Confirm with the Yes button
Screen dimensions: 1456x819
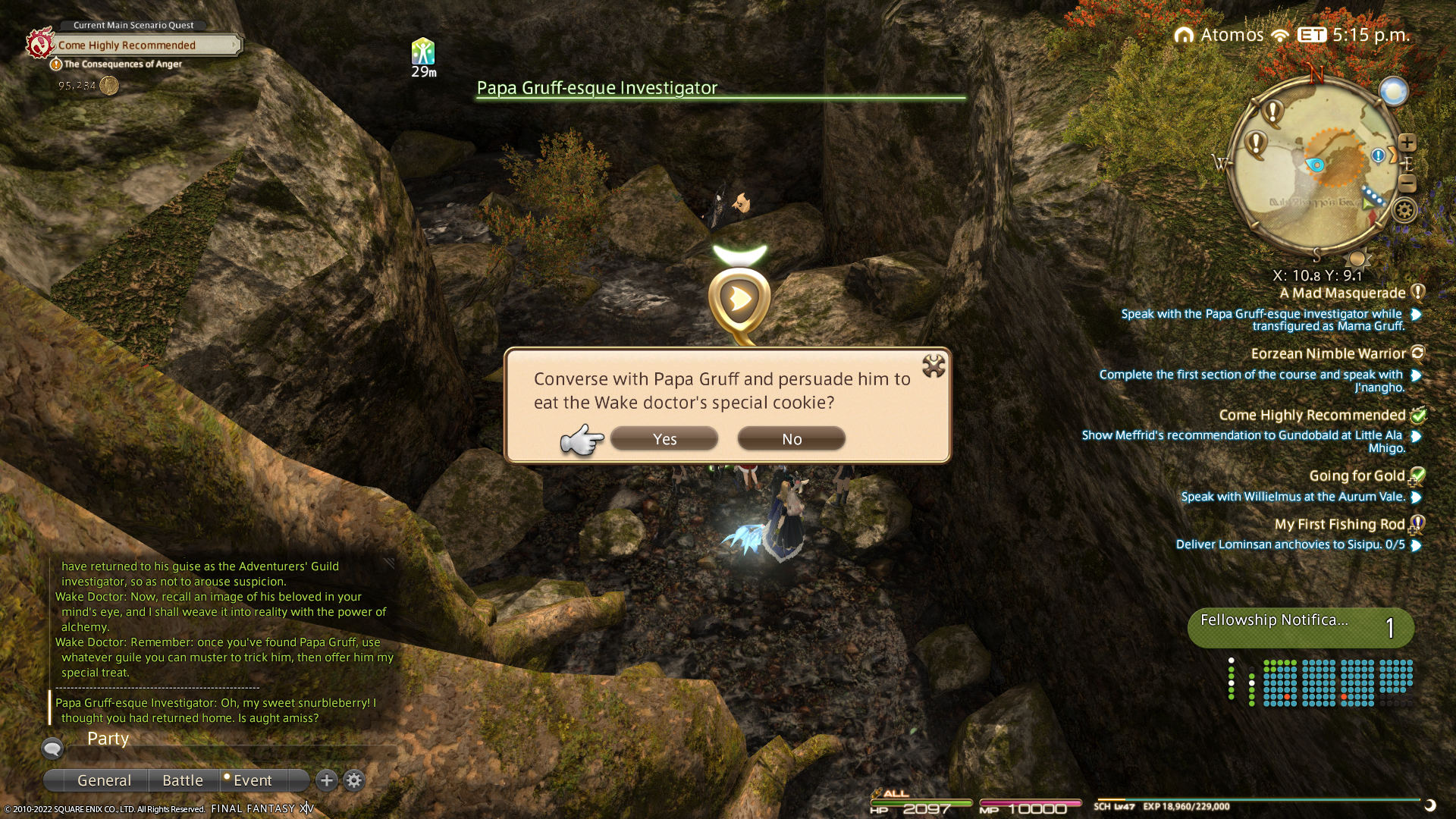(x=664, y=439)
